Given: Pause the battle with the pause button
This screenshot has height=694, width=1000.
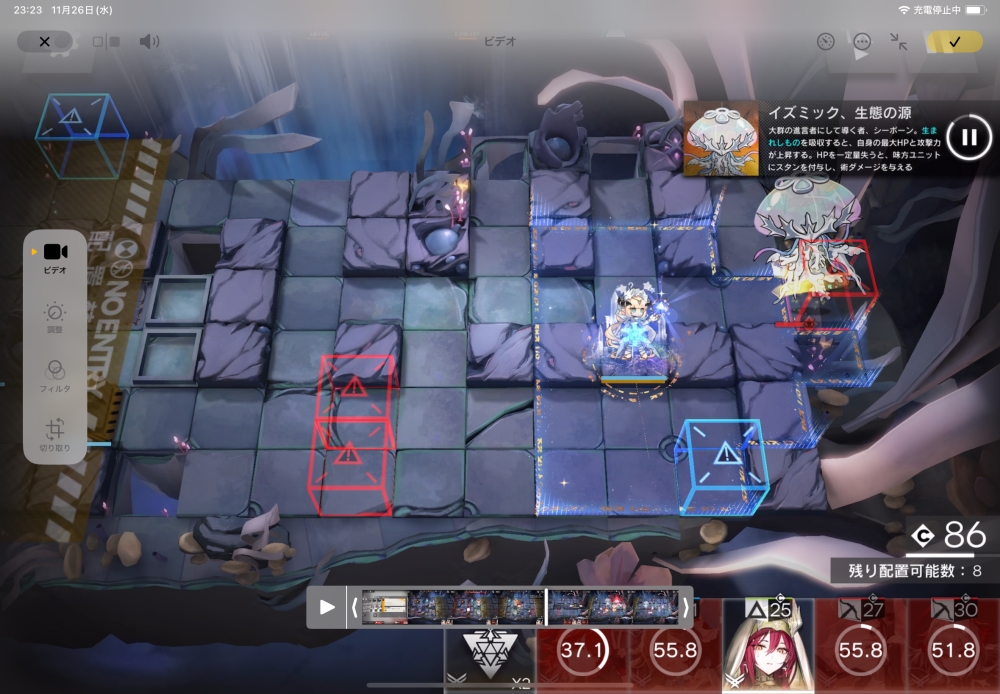Looking at the screenshot, I should pos(968,137).
